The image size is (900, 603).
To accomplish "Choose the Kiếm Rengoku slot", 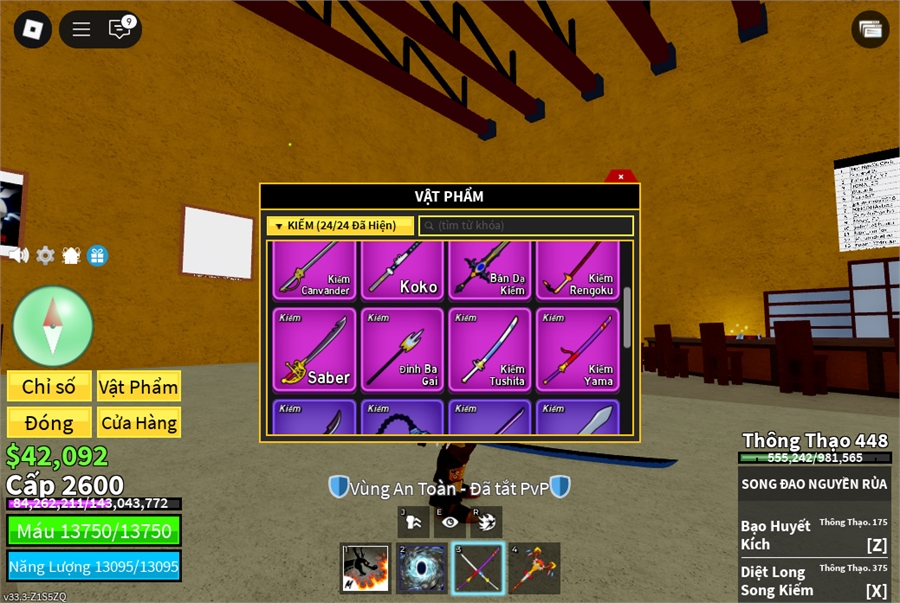I will click(x=578, y=269).
